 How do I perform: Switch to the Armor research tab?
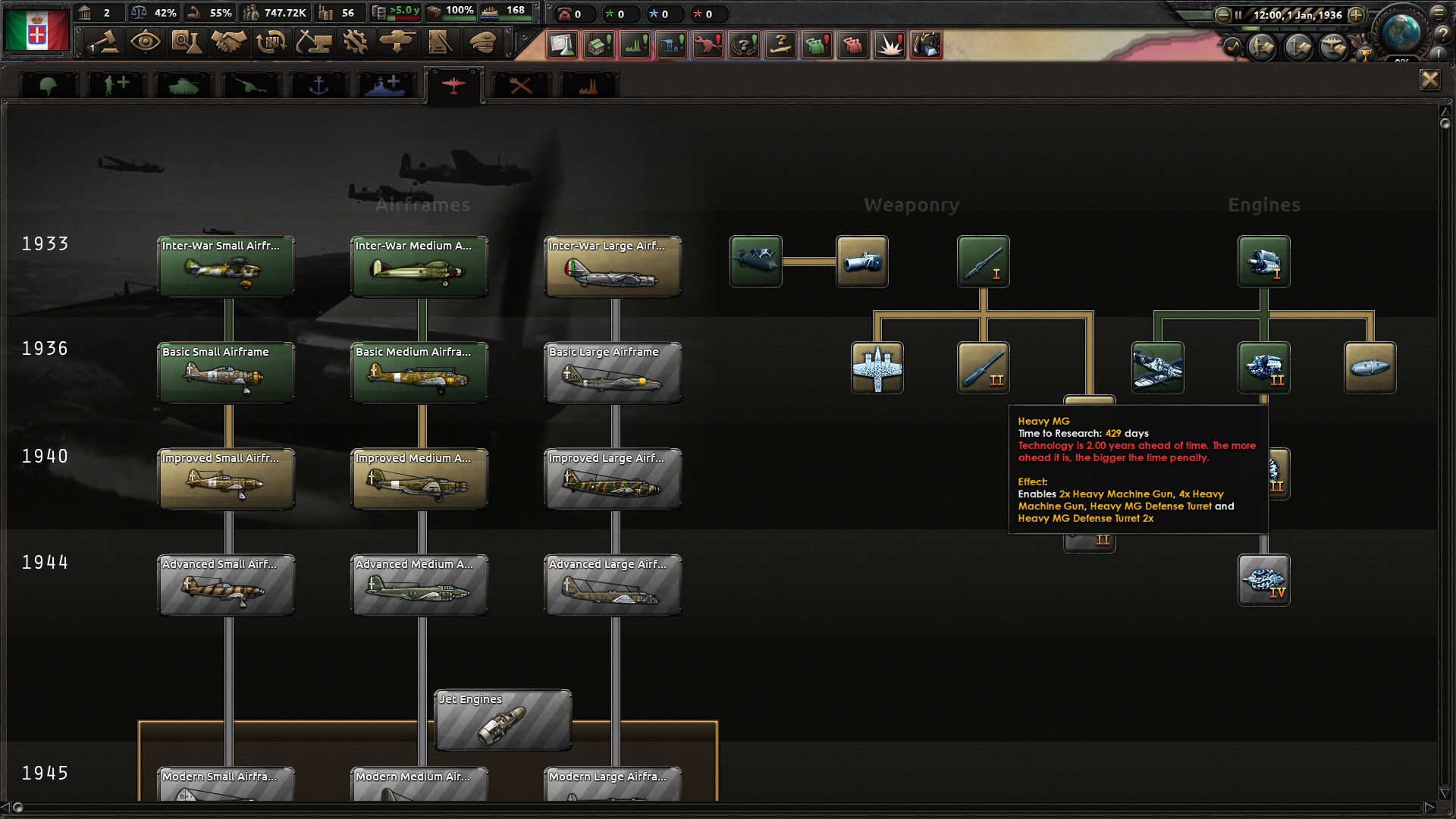[184, 83]
